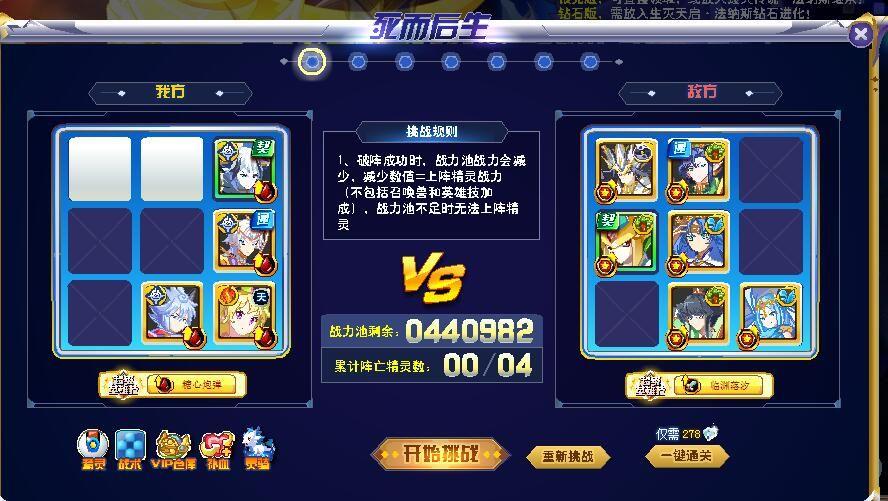Inspect the enemy golden lion sprite
Image resolution: width=888 pixels, height=501 pixels.
click(x=626, y=241)
